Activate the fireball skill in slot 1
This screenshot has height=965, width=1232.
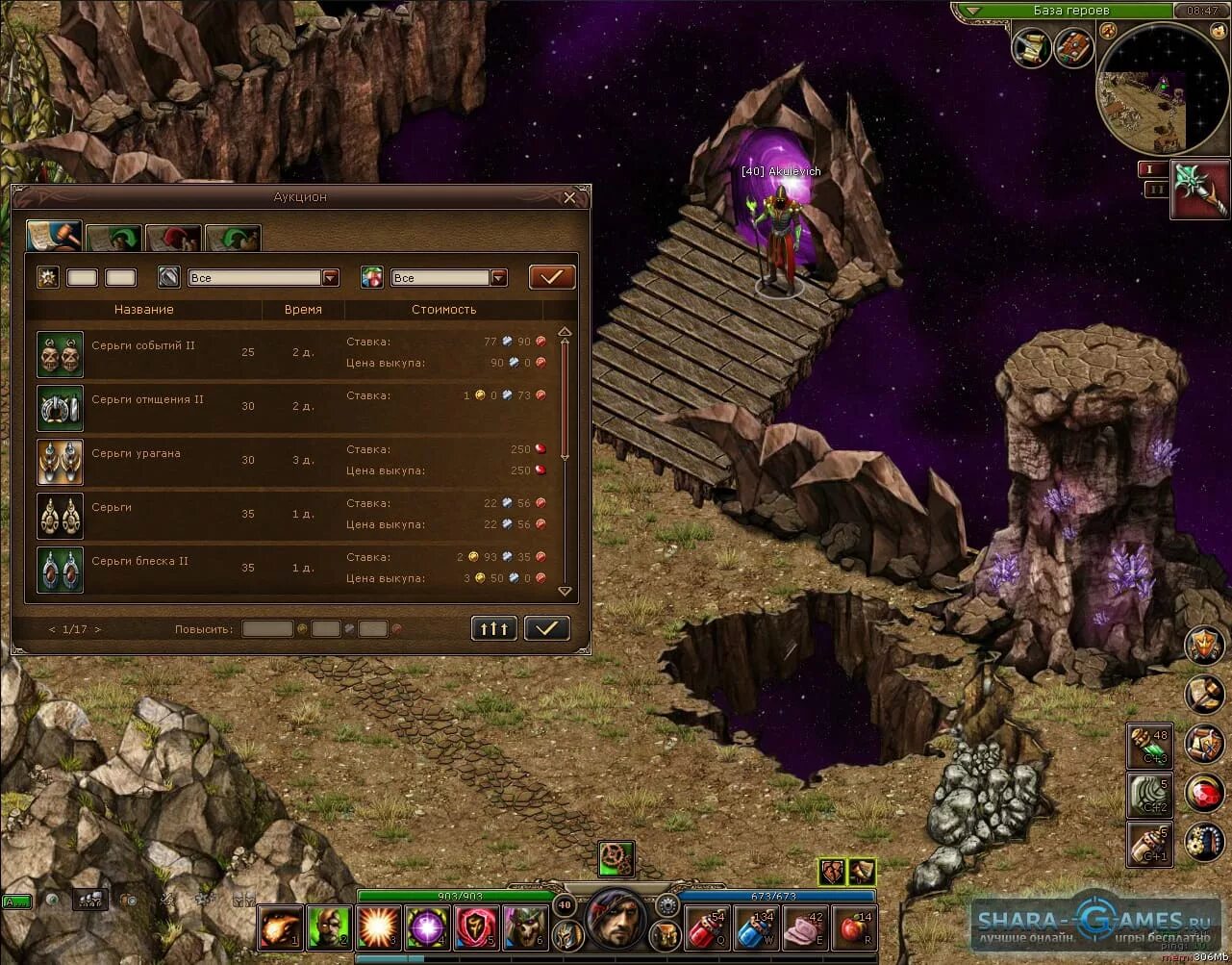tap(280, 928)
